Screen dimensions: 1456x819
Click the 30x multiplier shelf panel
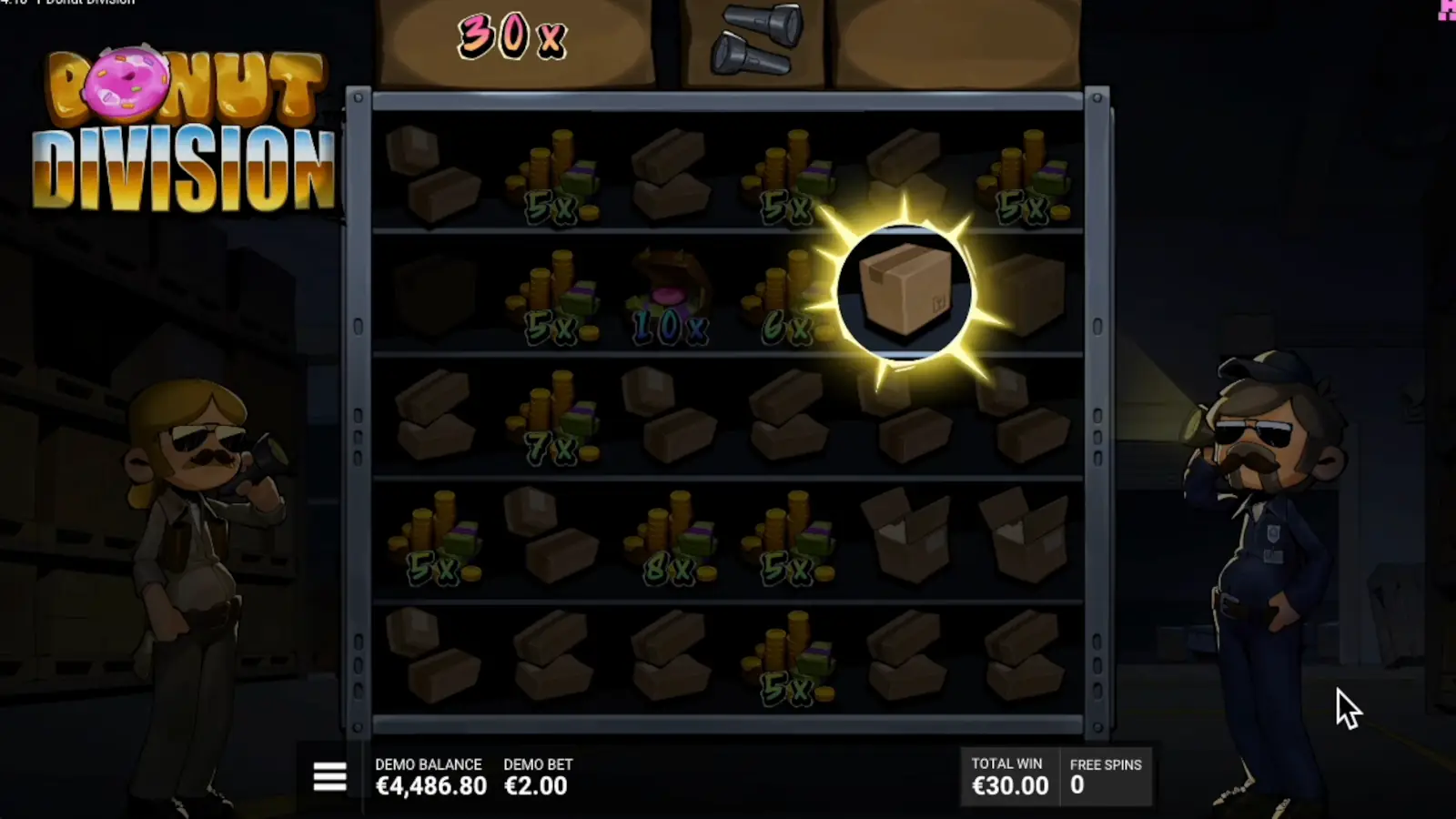click(x=514, y=36)
